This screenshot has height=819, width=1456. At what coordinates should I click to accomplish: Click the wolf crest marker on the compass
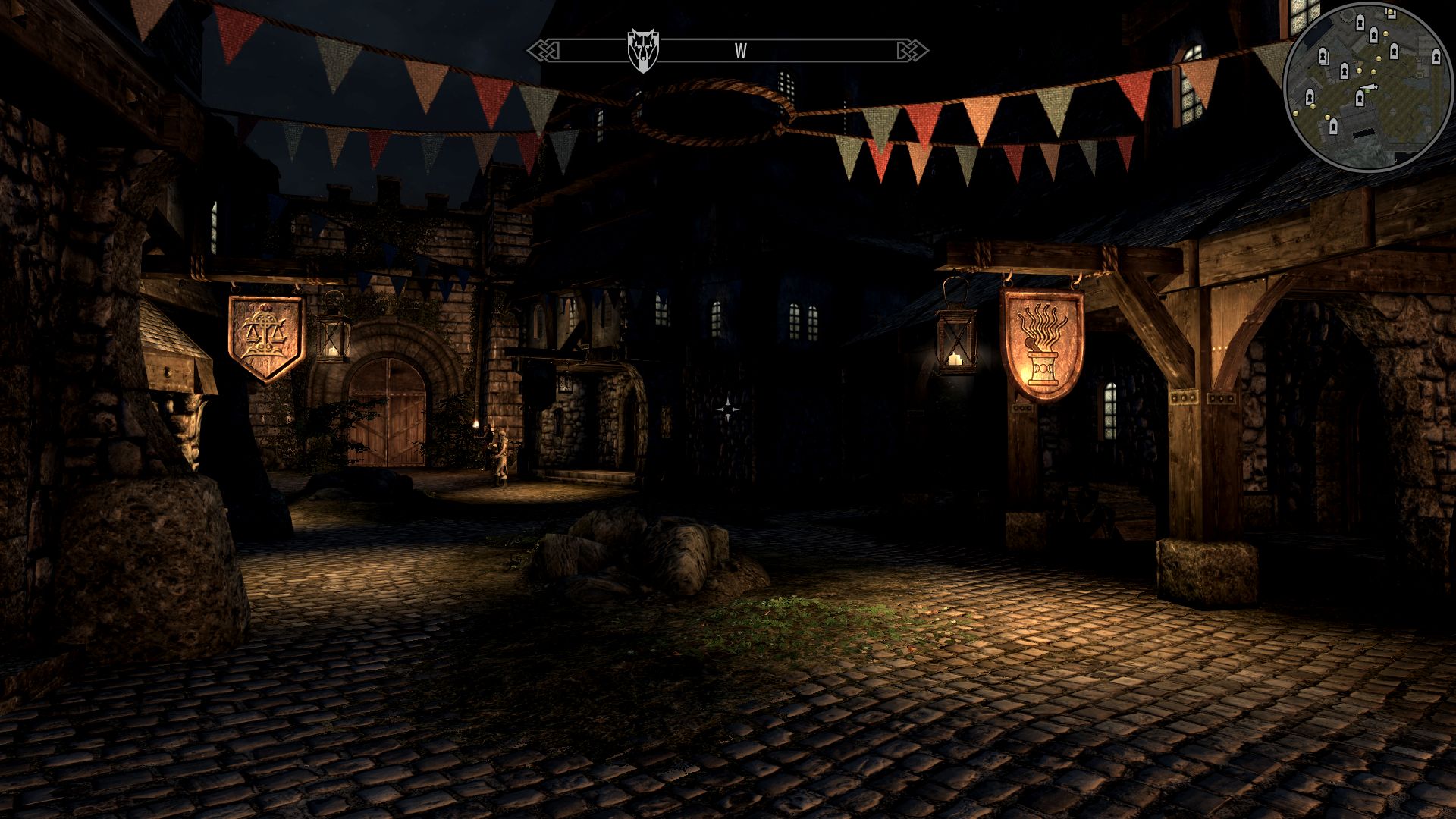pos(642,47)
